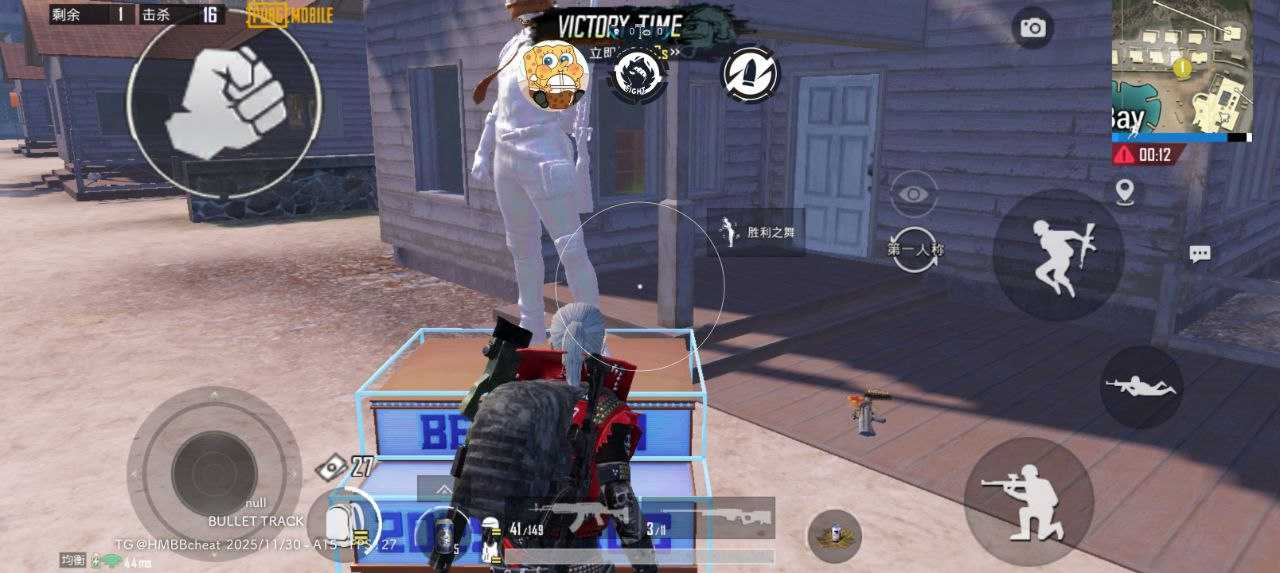The width and height of the screenshot is (1280, 573).
Task: Tap the virtual movement joystick
Action: tap(214, 472)
